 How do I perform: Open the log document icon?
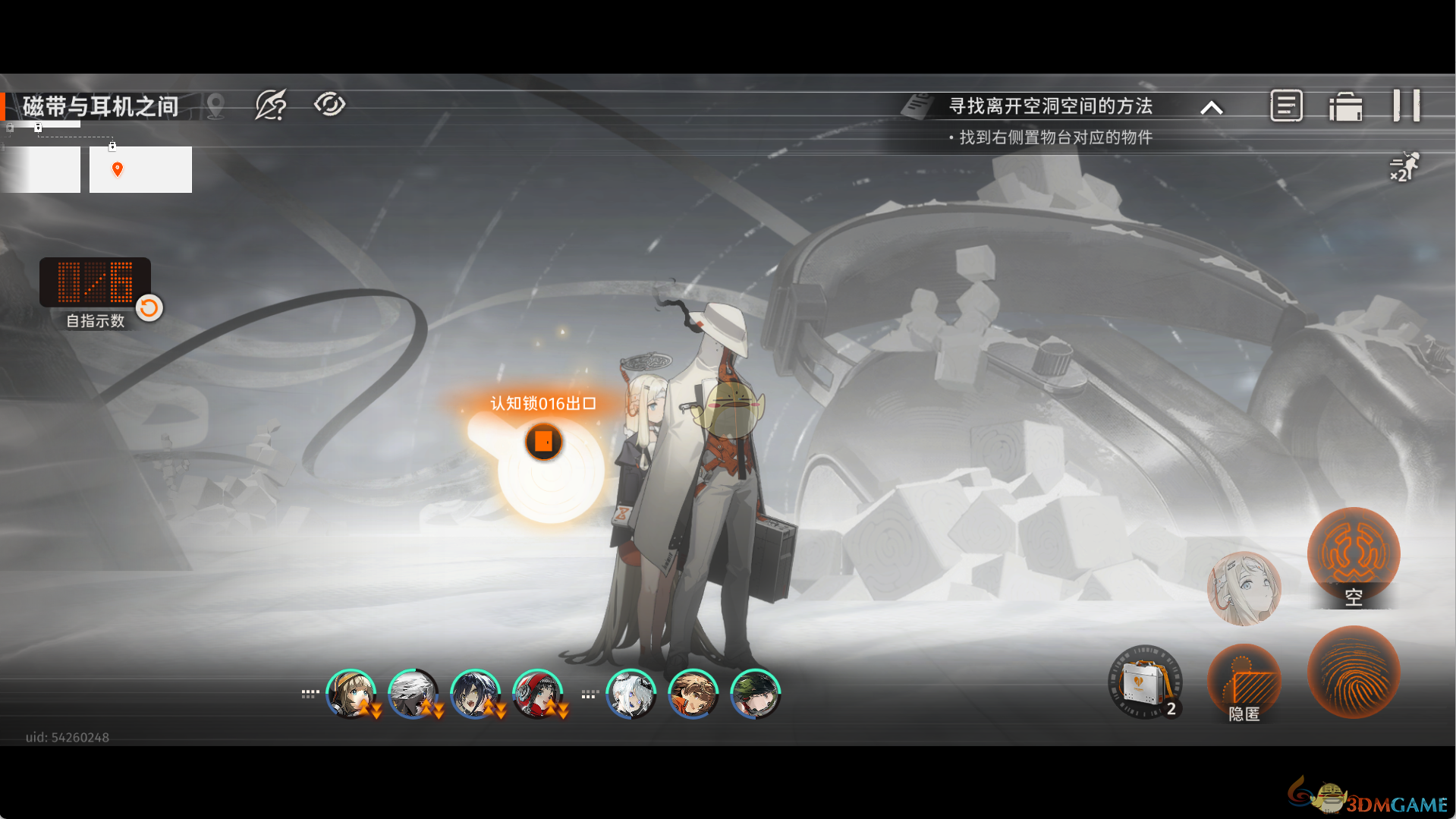tap(1286, 106)
